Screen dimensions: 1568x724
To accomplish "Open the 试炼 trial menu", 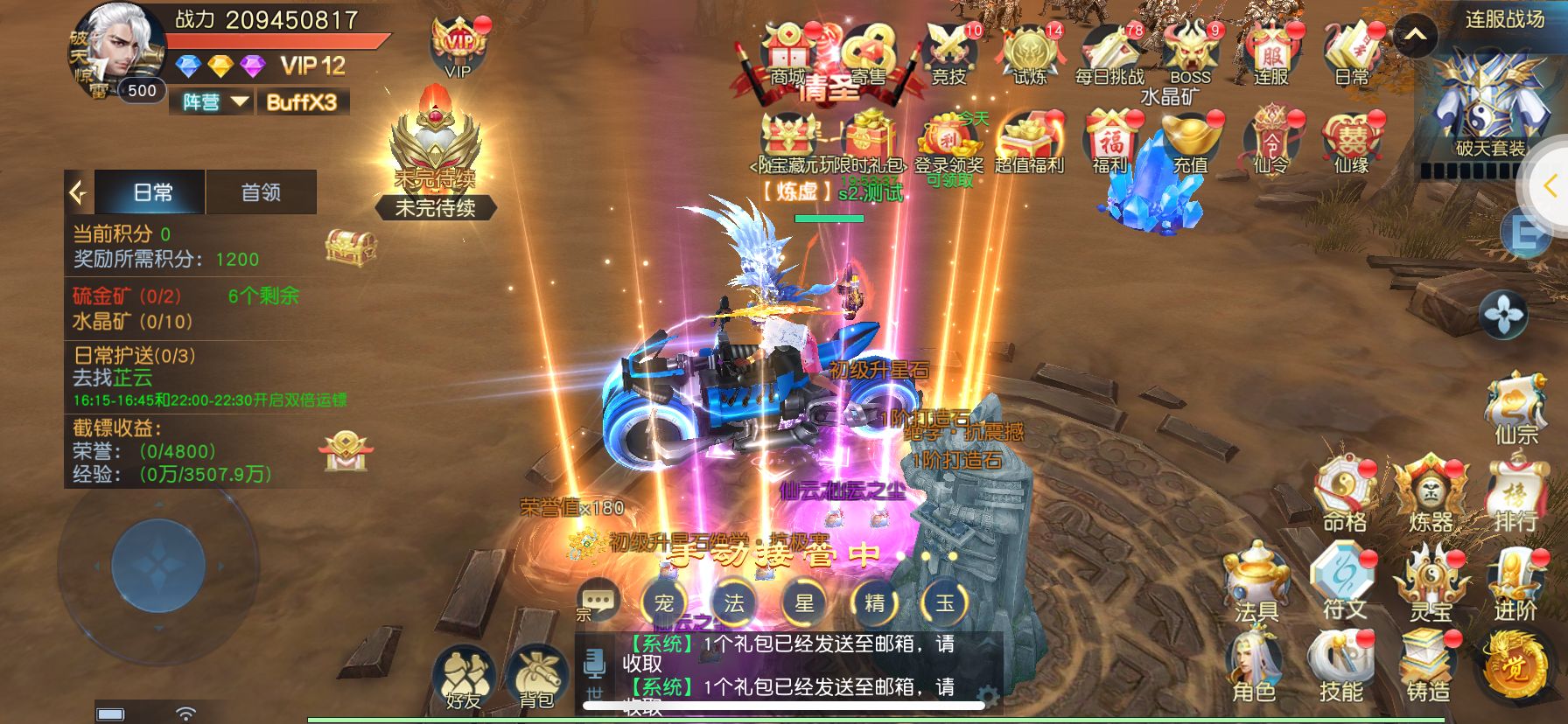I will pos(1030,54).
